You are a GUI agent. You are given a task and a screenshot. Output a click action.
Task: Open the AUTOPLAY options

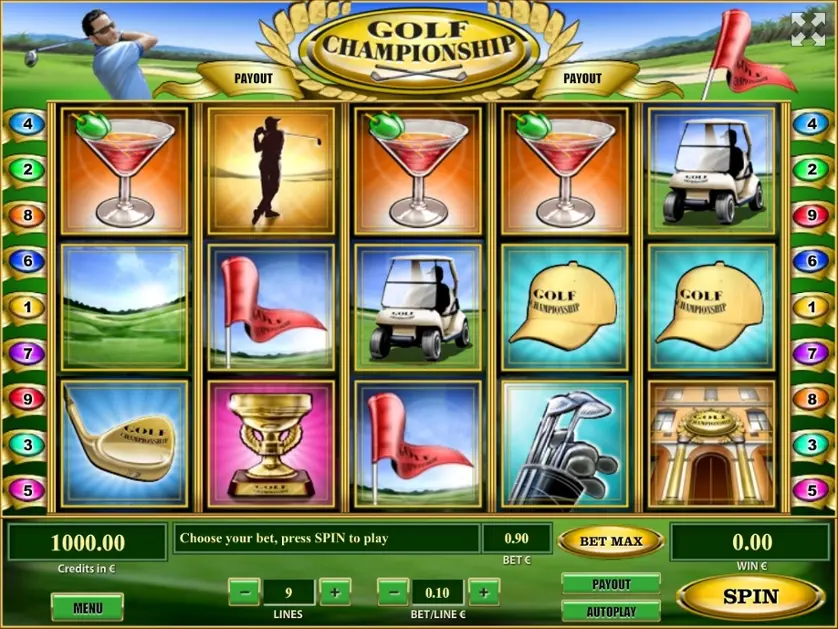[x=611, y=610]
